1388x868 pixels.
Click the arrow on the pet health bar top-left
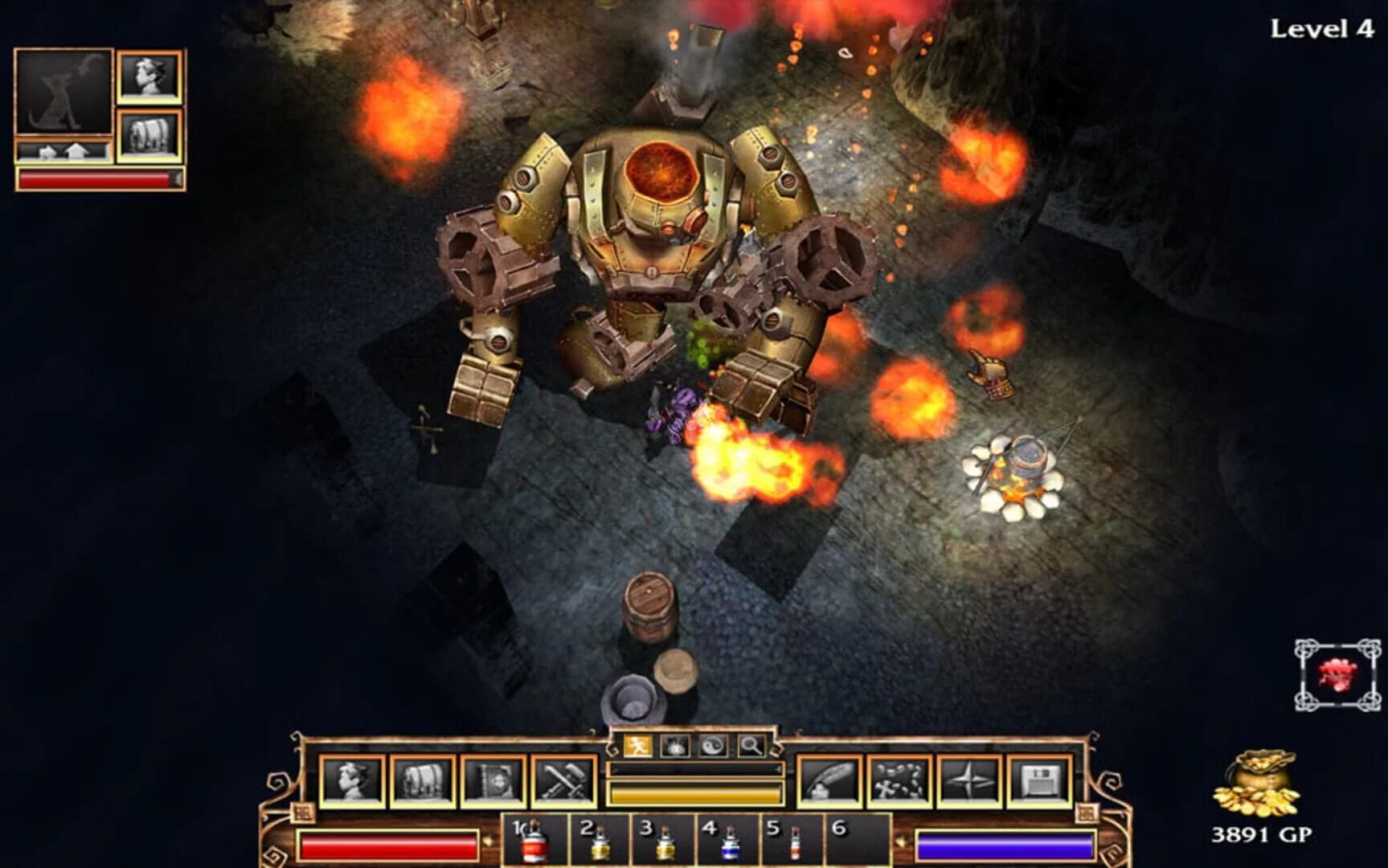(x=176, y=178)
